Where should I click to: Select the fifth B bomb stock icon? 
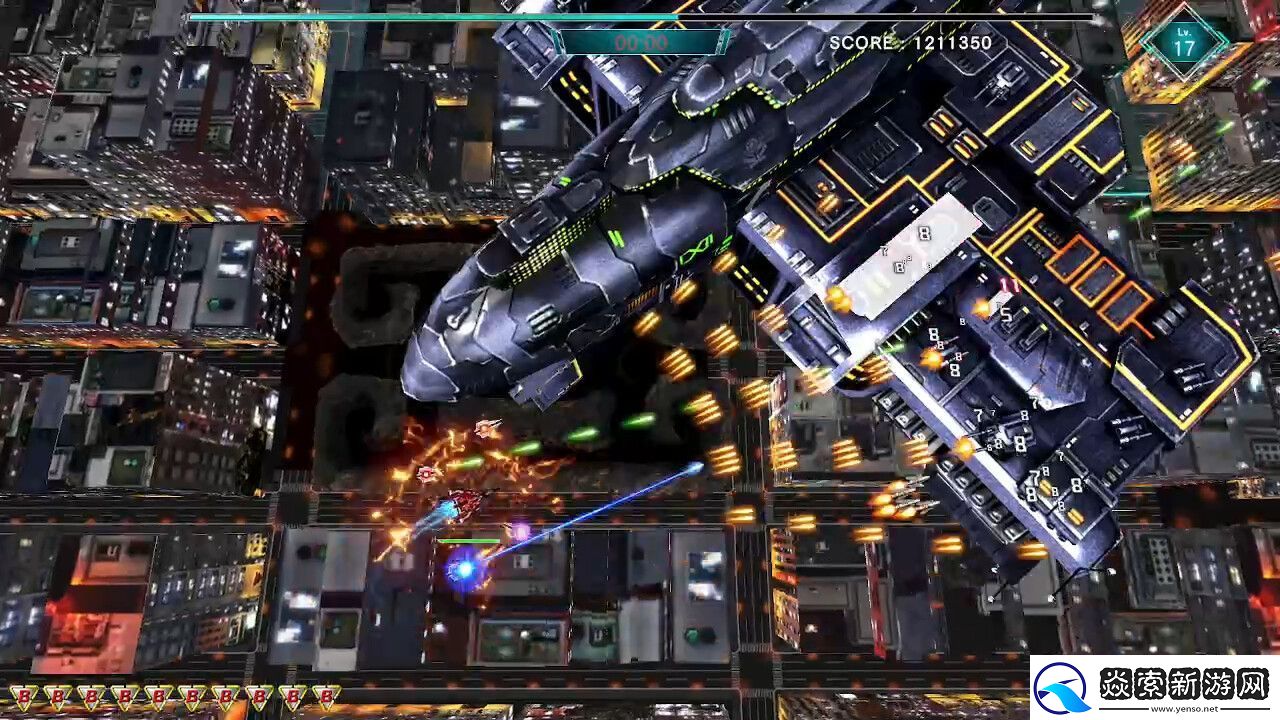[x=159, y=697]
